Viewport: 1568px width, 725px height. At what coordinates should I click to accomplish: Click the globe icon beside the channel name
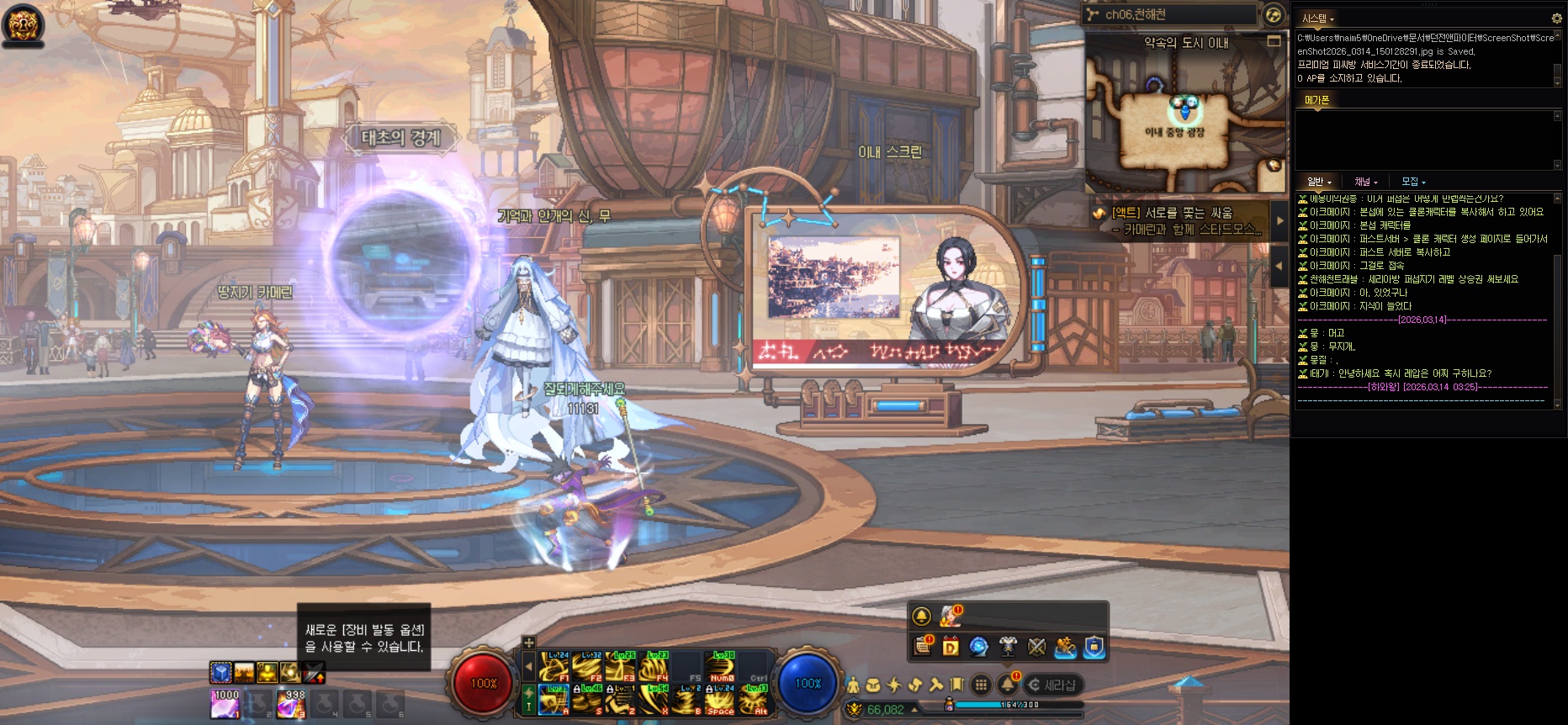pos(1274,14)
